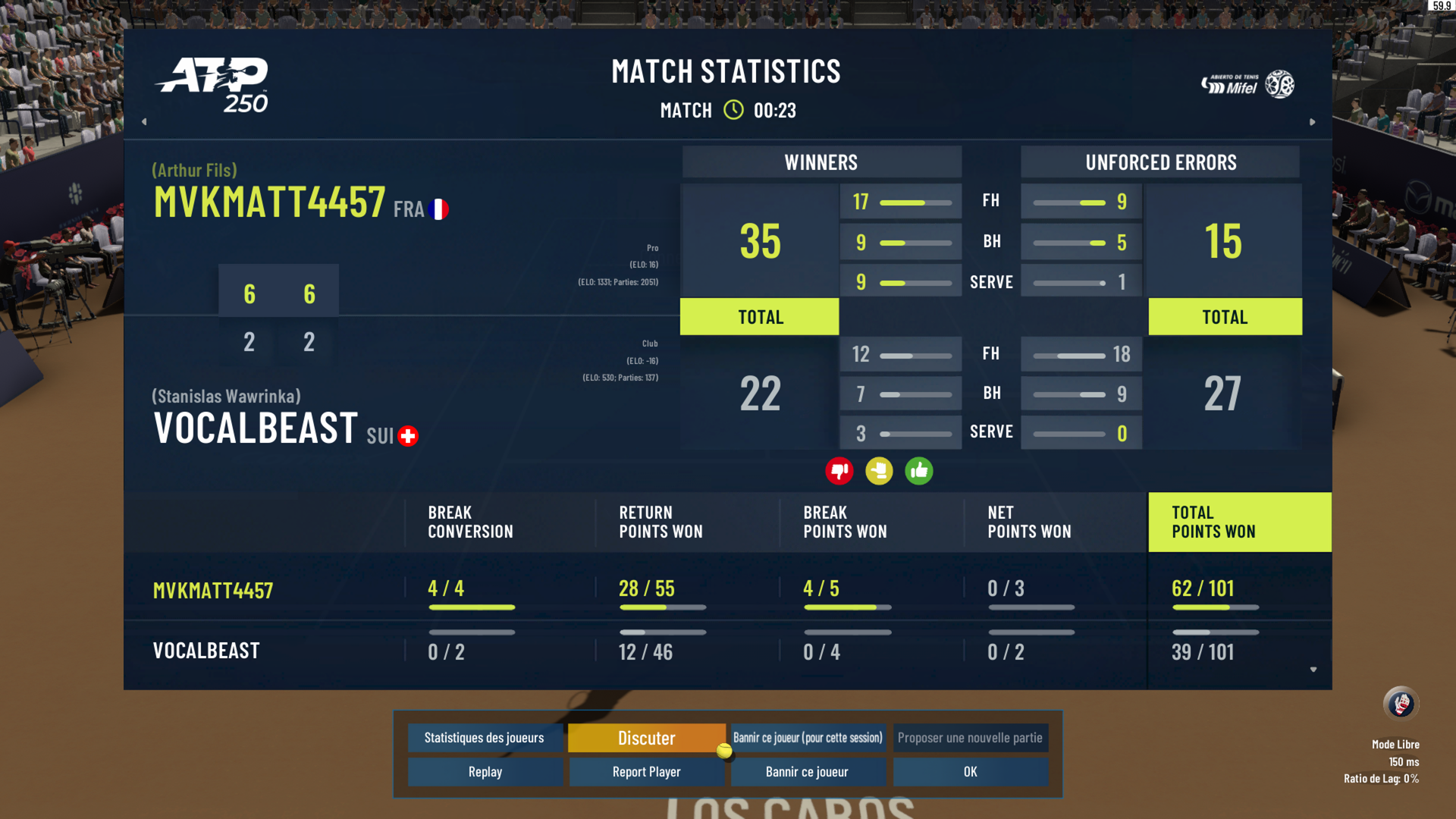This screenshot has width=1456, height=819.
Task: Select the yellow neutral rating icon
Action: (879, 471)
